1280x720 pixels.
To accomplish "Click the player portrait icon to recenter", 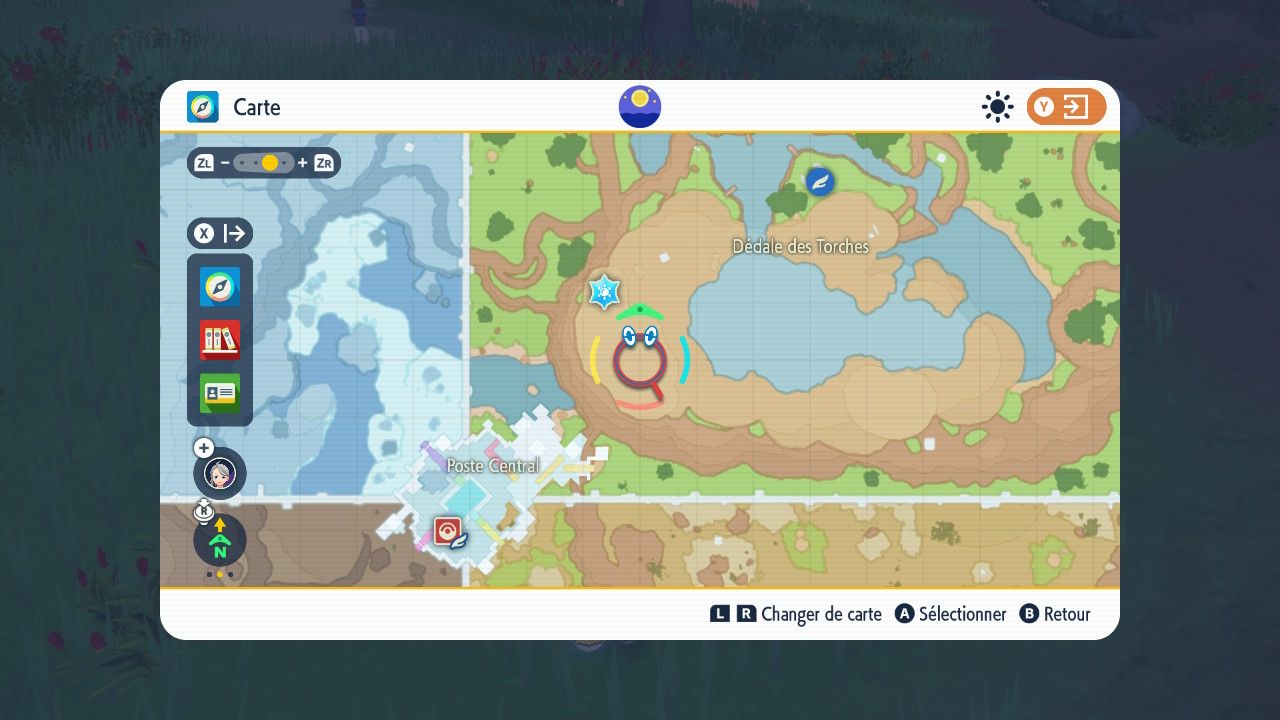I will pyautogui.click(x=220, y=474).
